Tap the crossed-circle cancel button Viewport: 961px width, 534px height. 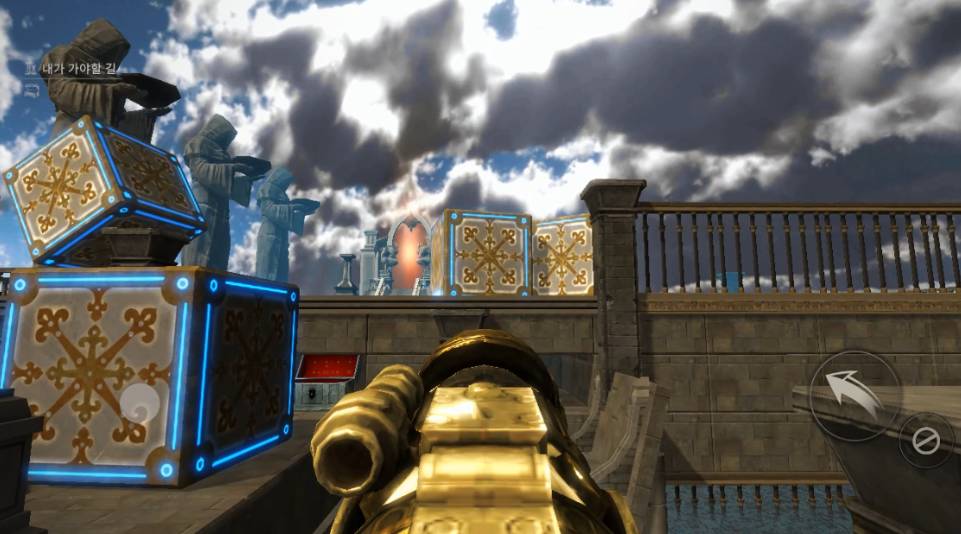(x=926, y=440)
